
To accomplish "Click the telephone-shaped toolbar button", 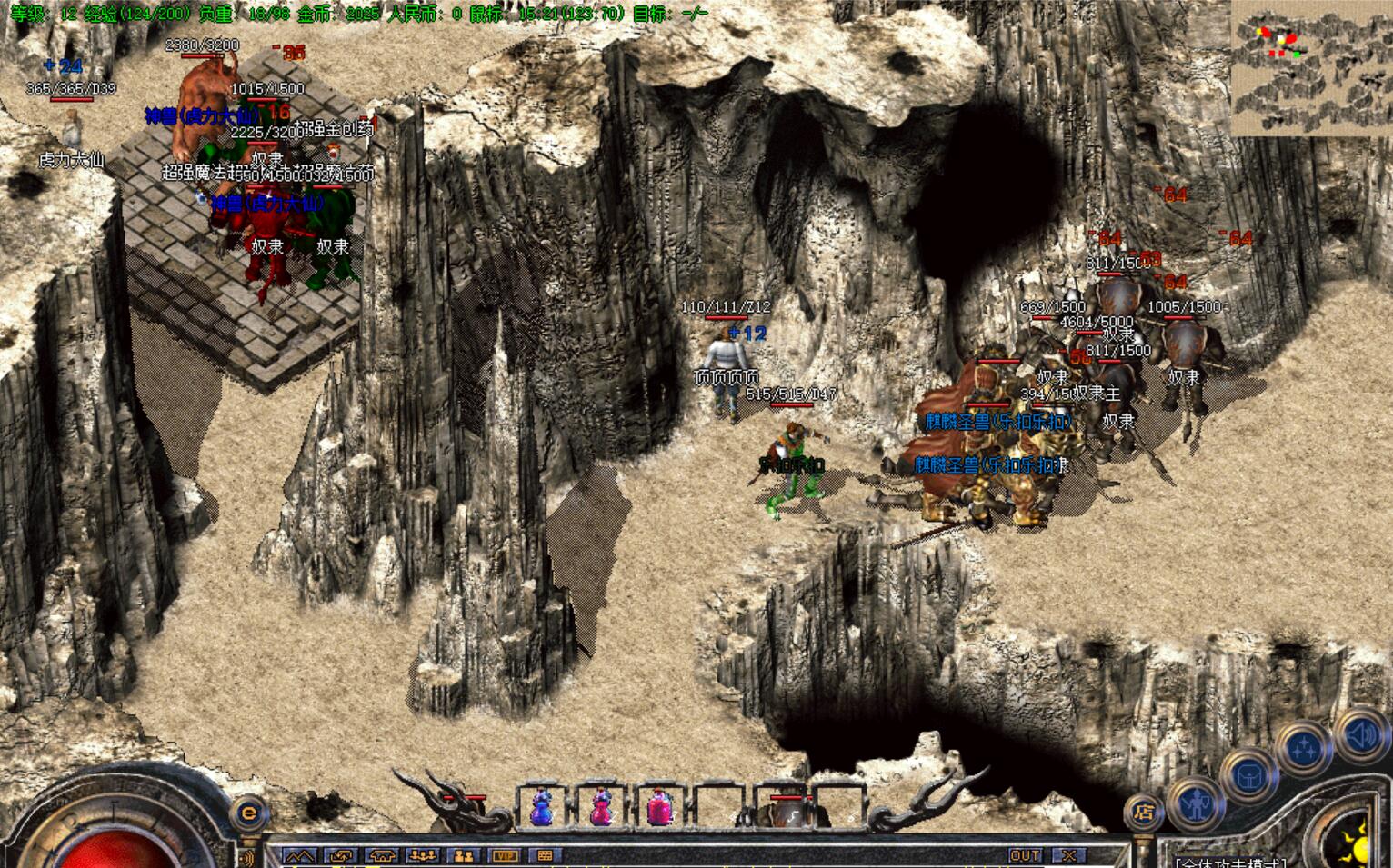I will [x=382, y=855].
